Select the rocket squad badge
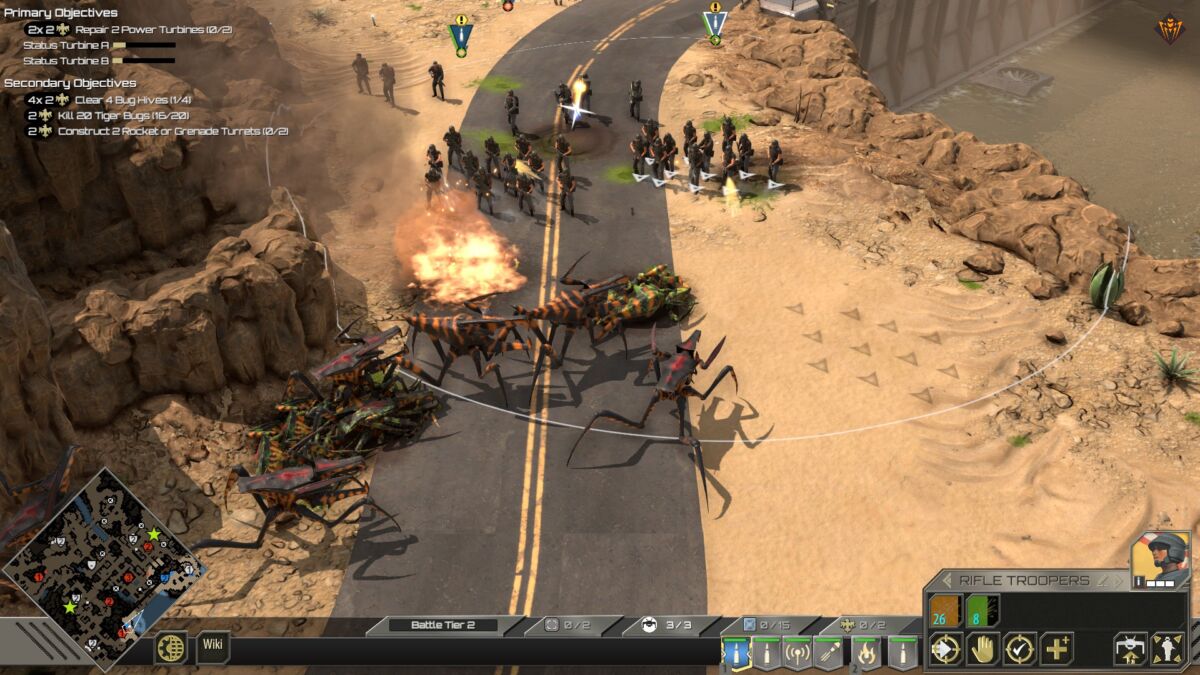The height and width of the screenshot is (675, 1200). tap(829, 653)
